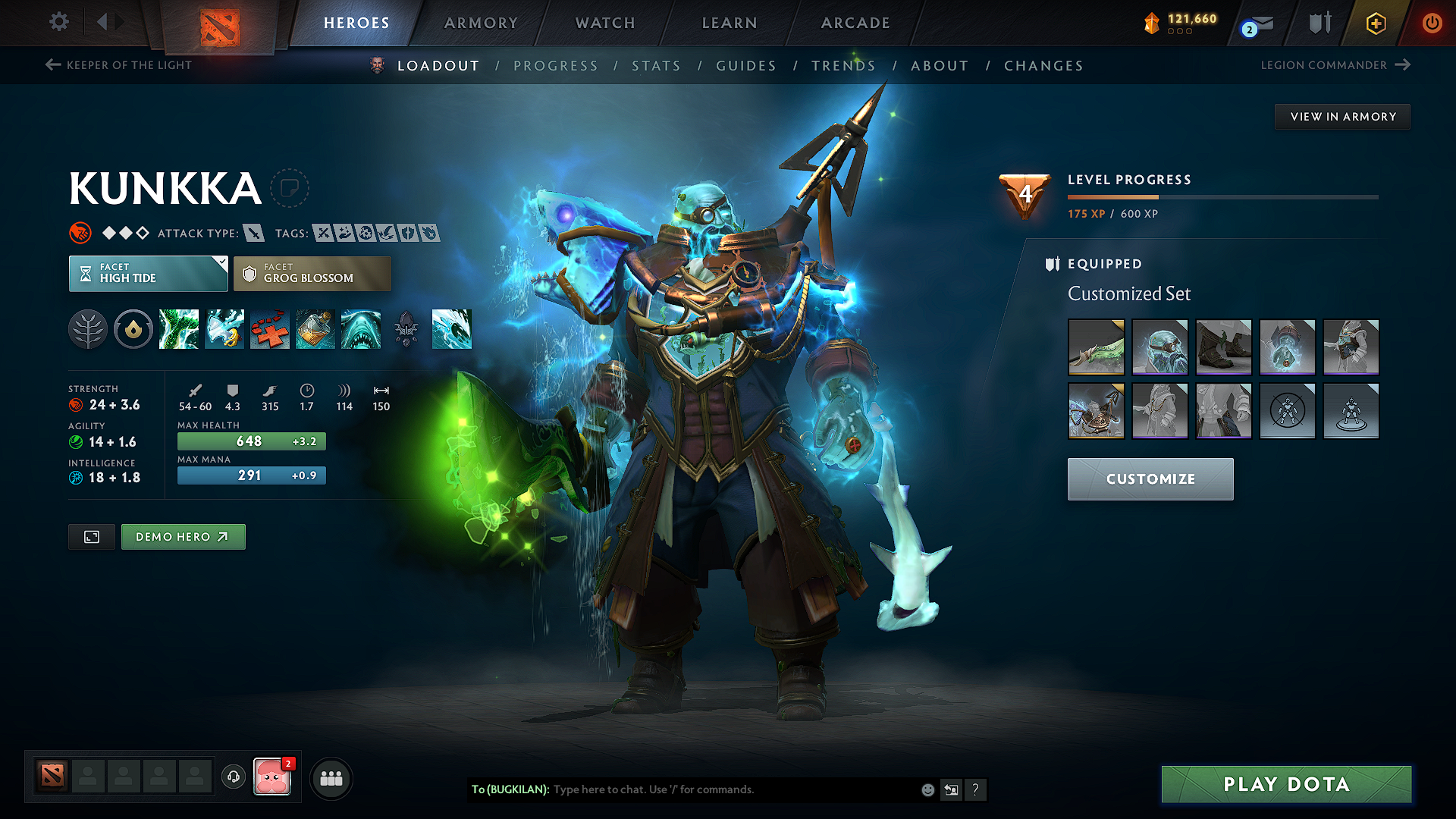1456x819 pixels.
Task: Select the shark ability icon
Action: click(x=361, y=329)
